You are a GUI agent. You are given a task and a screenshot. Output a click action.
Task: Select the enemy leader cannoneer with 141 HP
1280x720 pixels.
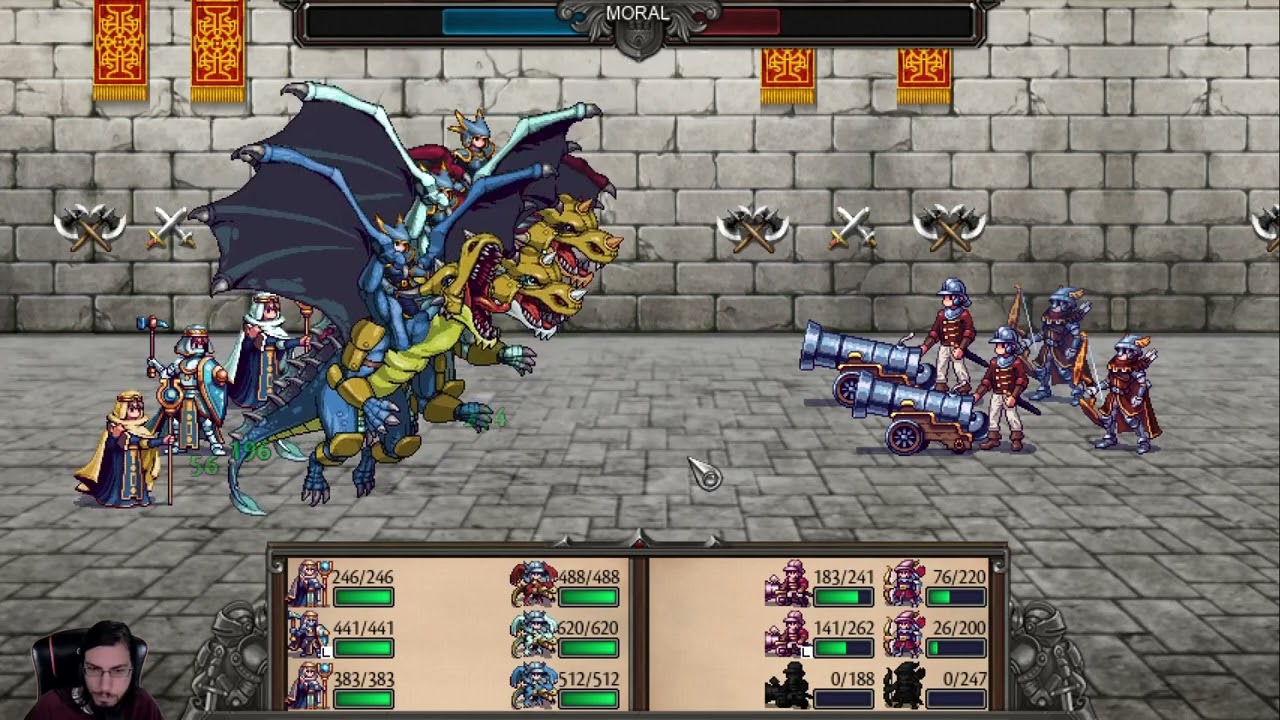click(x=787, y=636)
